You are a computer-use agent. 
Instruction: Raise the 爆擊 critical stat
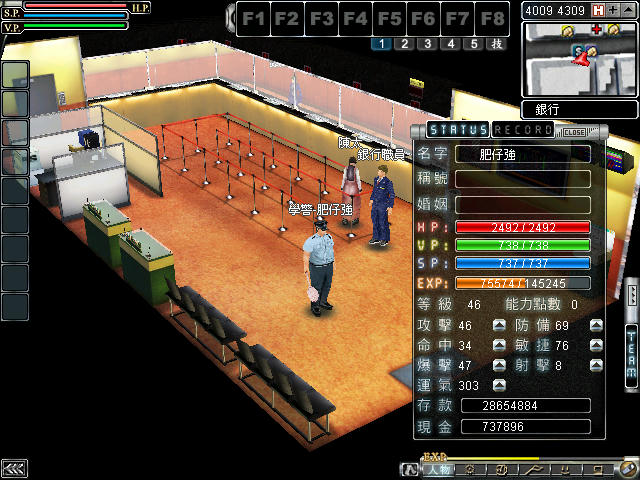pyautogui.click(x=499, y=366)
